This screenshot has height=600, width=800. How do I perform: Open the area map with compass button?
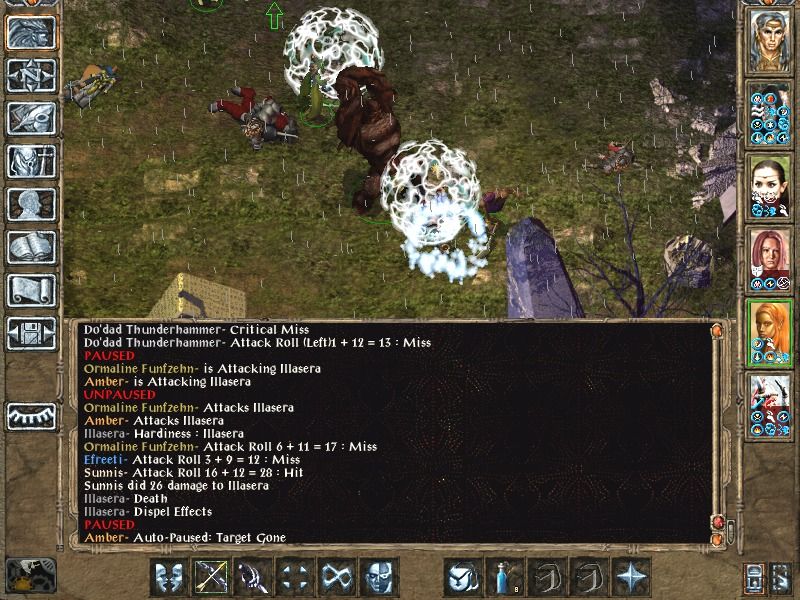tap(30, 76)
